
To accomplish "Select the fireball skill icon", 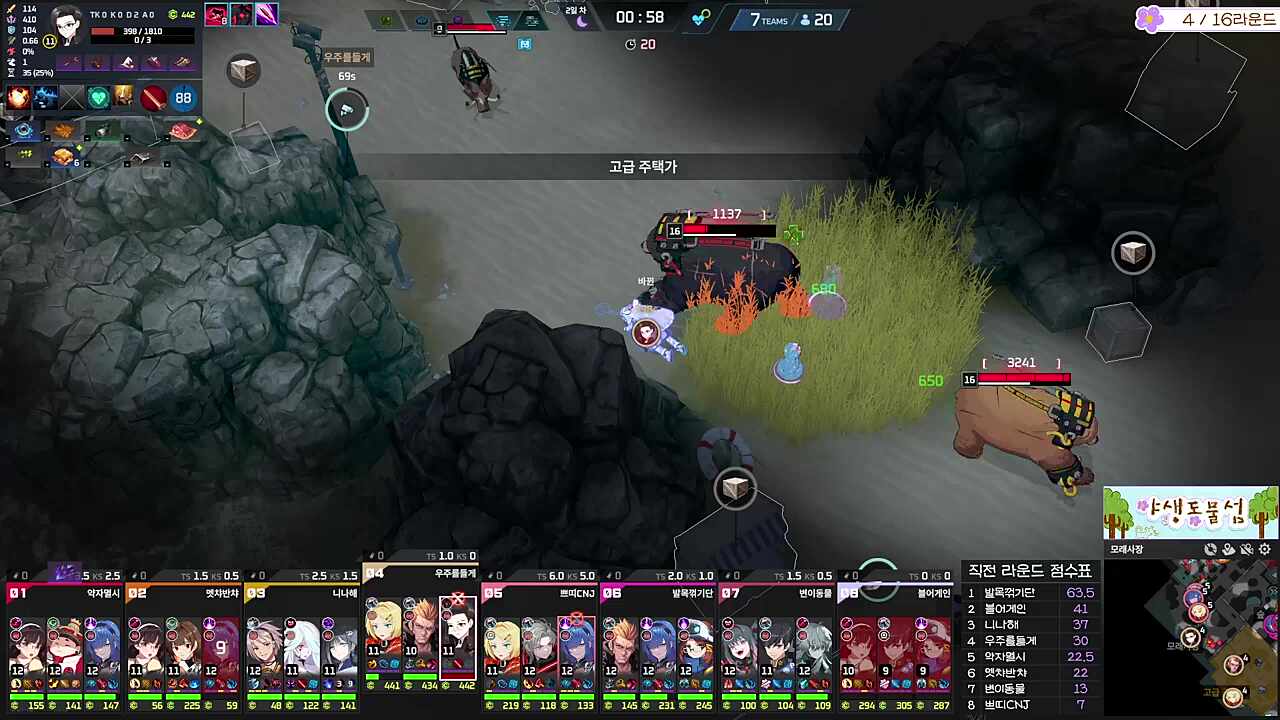I will 18,97.
